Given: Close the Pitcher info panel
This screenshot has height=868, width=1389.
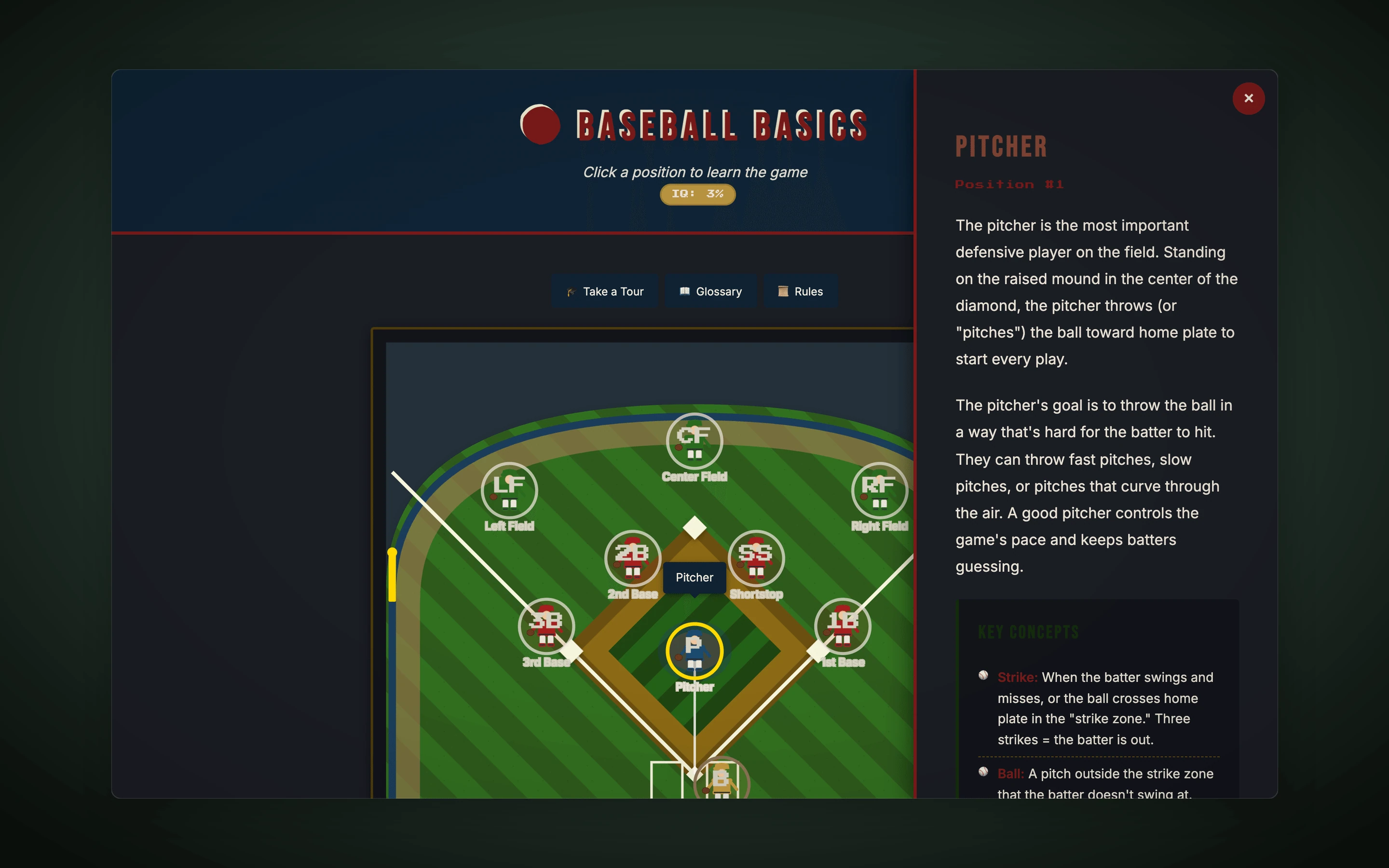Looking at the screenshot, I should click(1248, 98).
